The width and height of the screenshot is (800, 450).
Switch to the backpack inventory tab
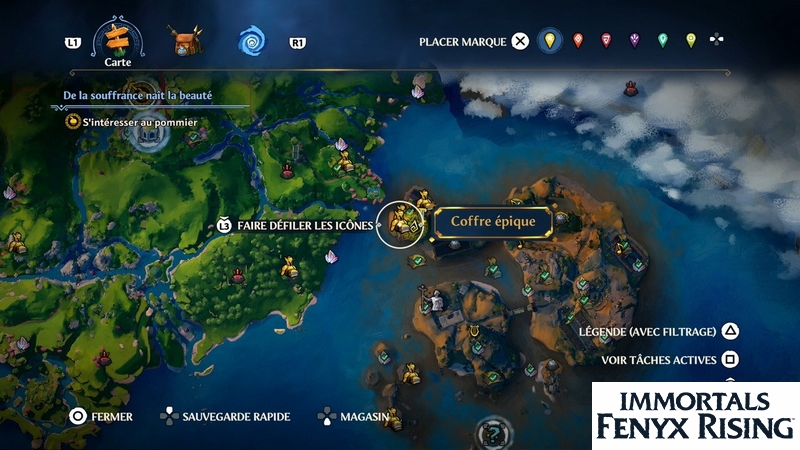click(x=184, y=41)
